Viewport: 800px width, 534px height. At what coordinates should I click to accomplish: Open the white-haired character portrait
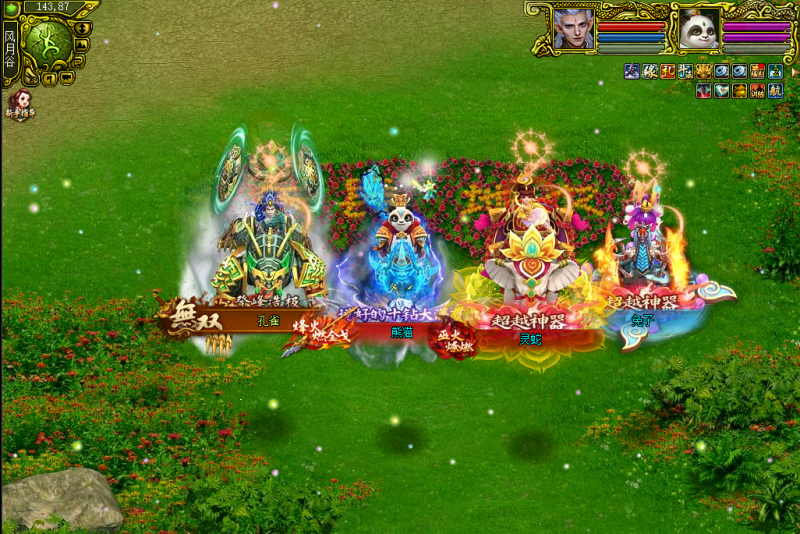pyautogui.click(x=574, y=28)
